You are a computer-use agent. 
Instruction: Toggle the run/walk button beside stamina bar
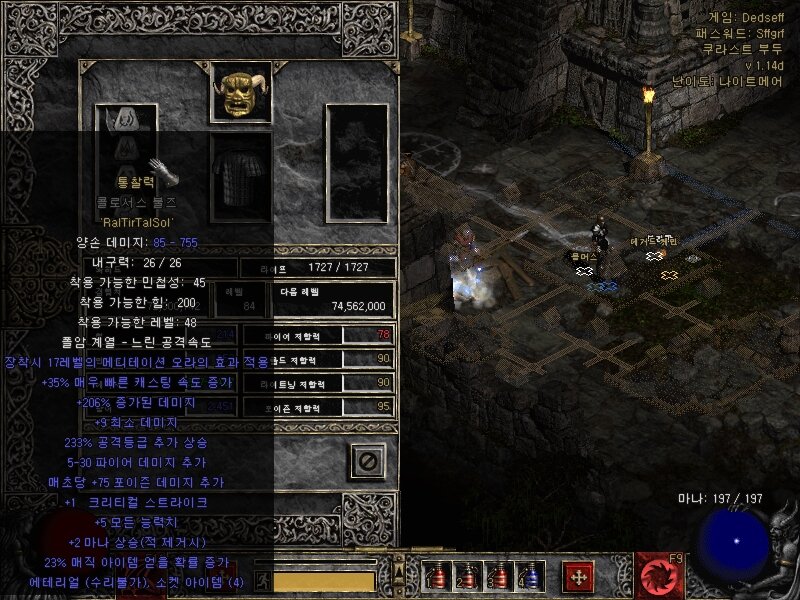pos(263,579)
